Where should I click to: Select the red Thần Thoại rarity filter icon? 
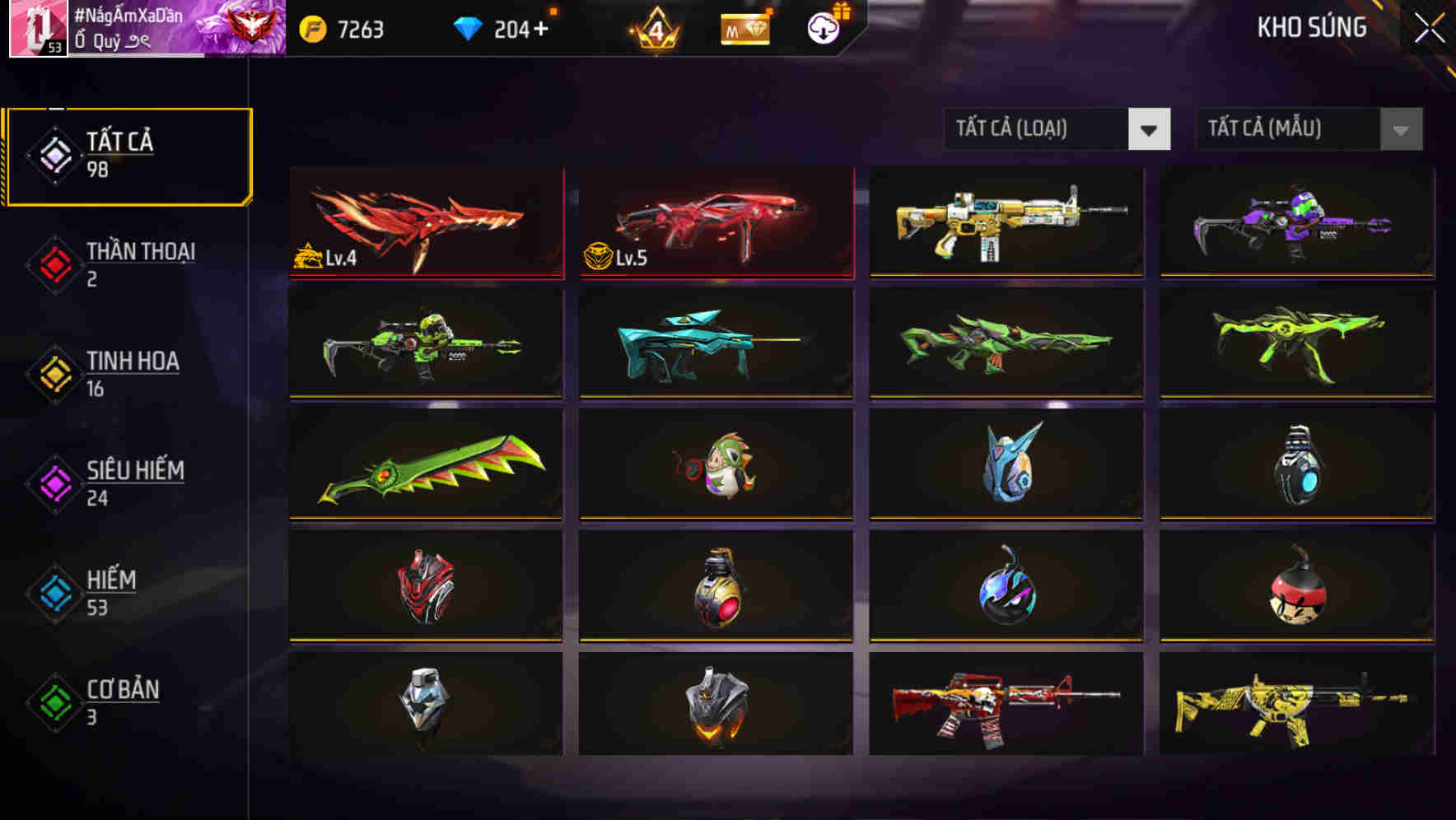[54, 263]
